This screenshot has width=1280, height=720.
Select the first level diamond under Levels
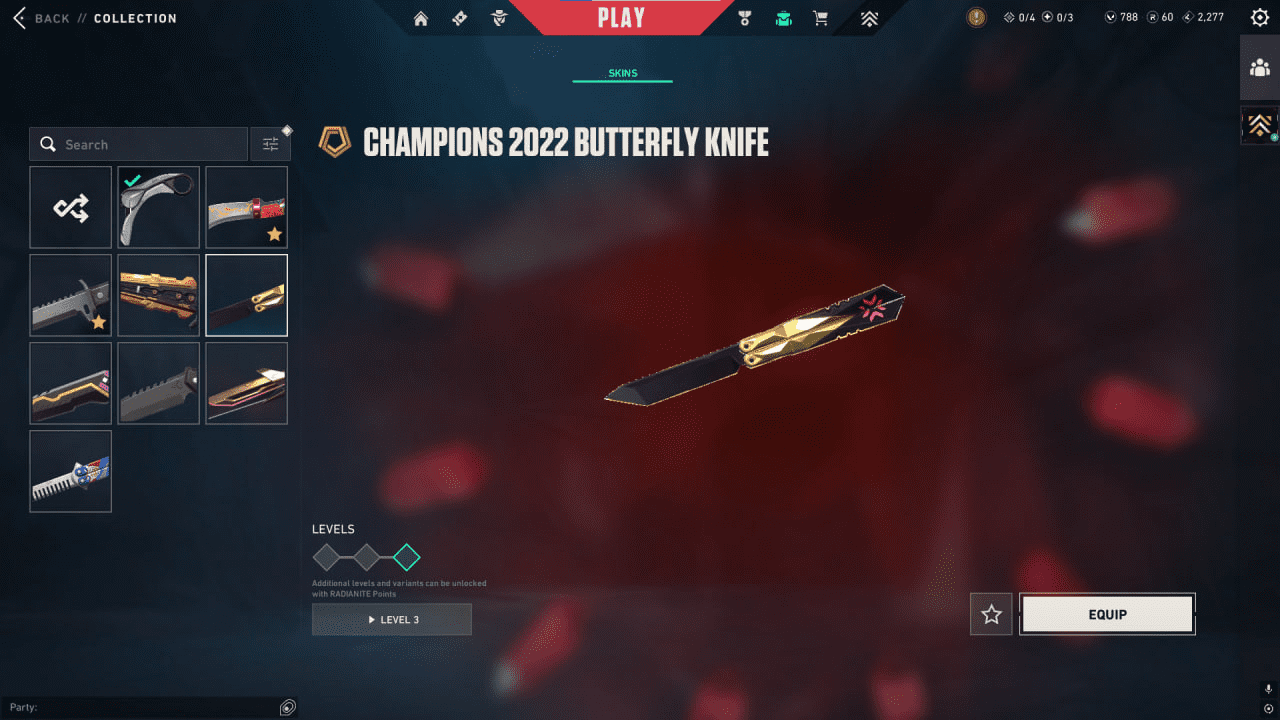point(324,557)
